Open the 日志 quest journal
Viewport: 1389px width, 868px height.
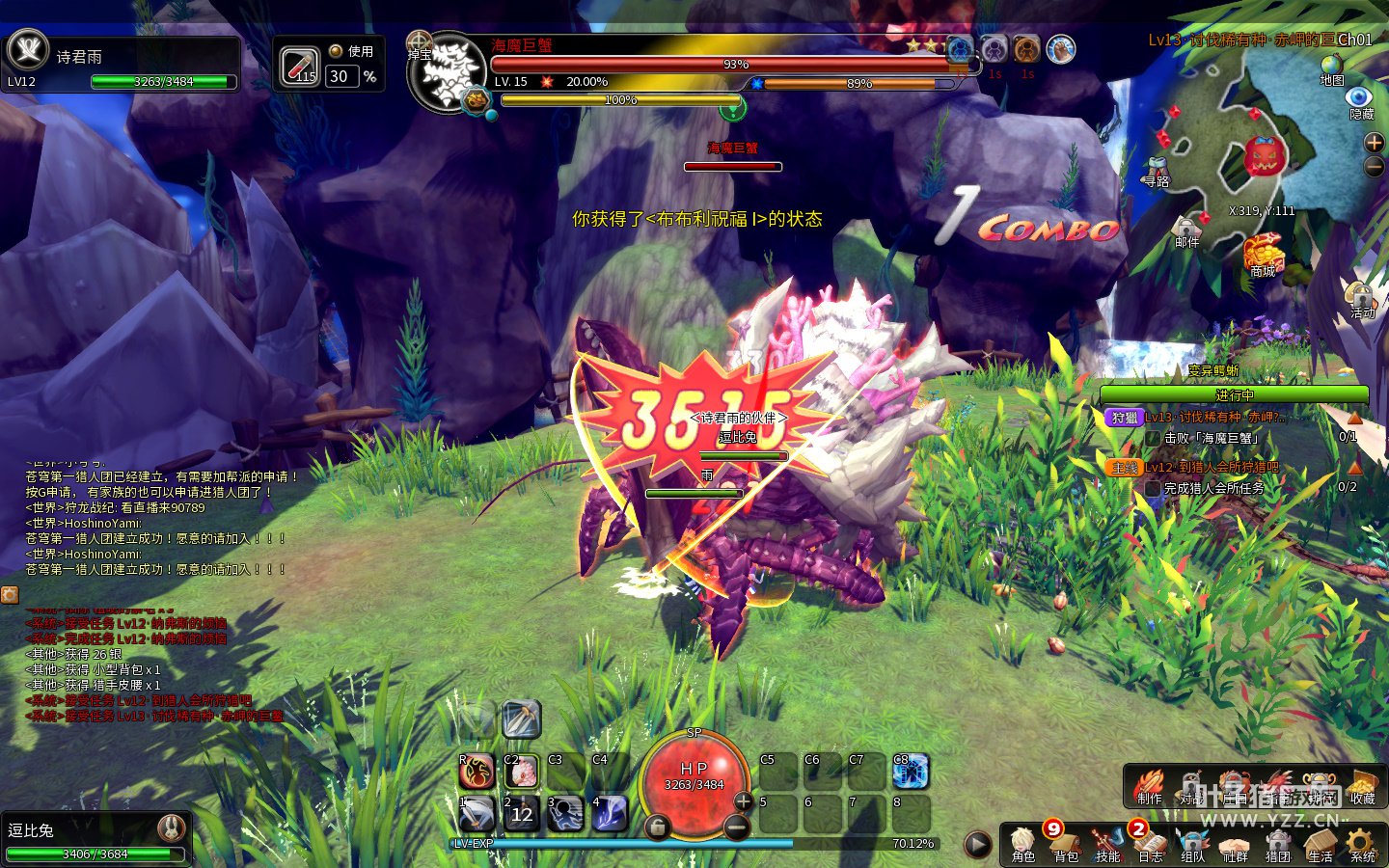(x=1150, y=843)
